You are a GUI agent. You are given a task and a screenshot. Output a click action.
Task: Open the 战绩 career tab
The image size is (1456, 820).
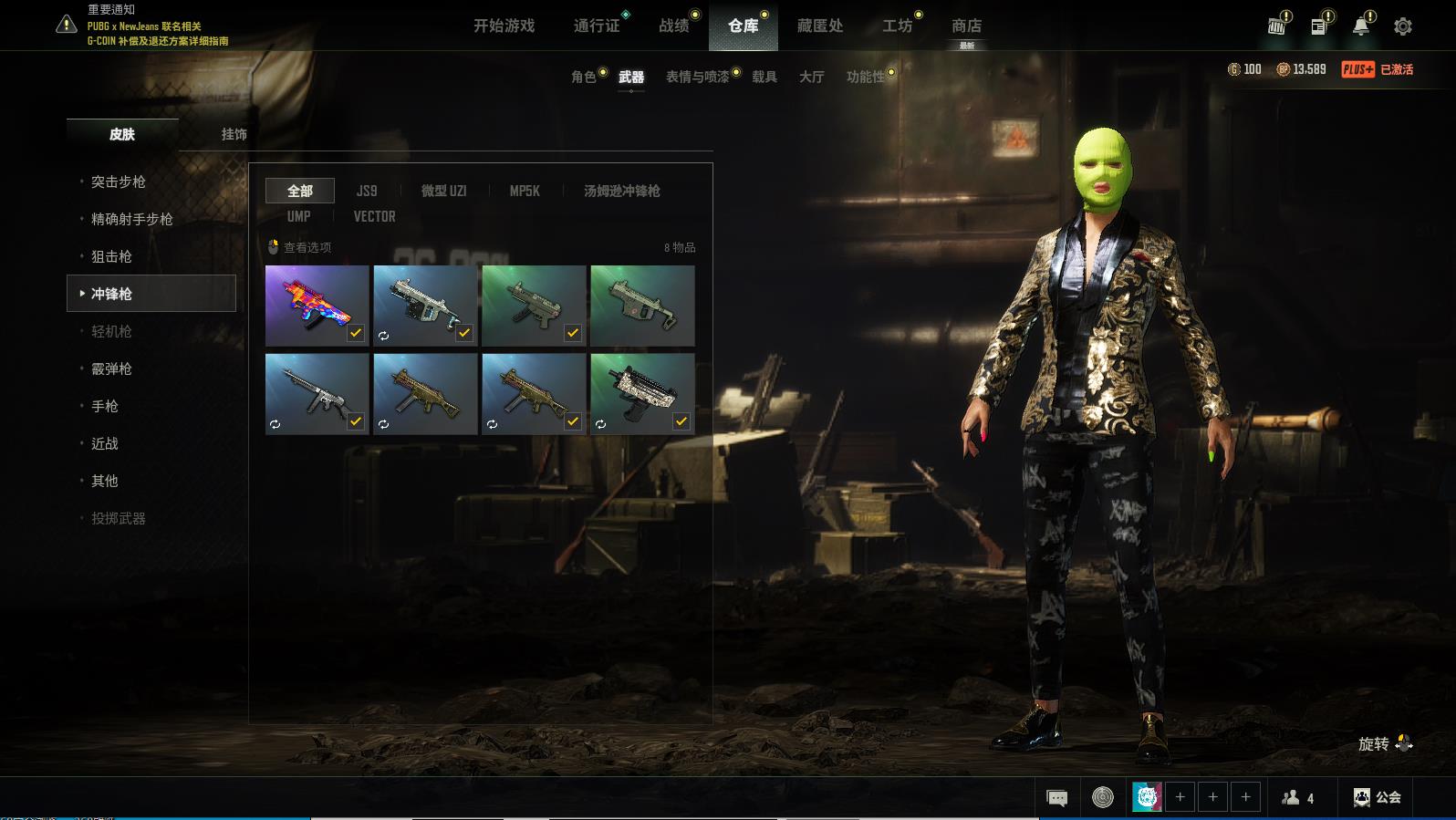point(674,26)
